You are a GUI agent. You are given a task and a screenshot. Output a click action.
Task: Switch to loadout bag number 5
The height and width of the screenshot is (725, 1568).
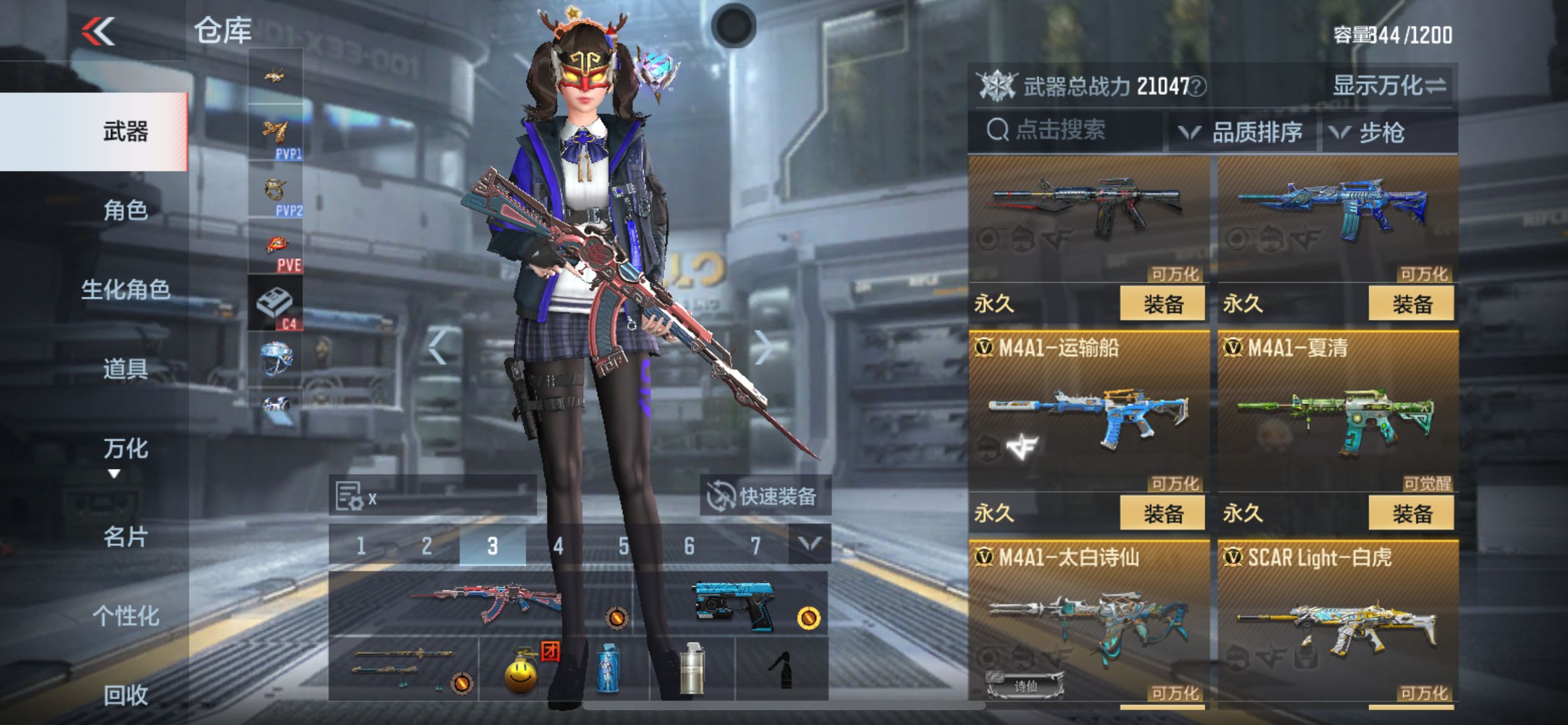(x=624, y=546)
